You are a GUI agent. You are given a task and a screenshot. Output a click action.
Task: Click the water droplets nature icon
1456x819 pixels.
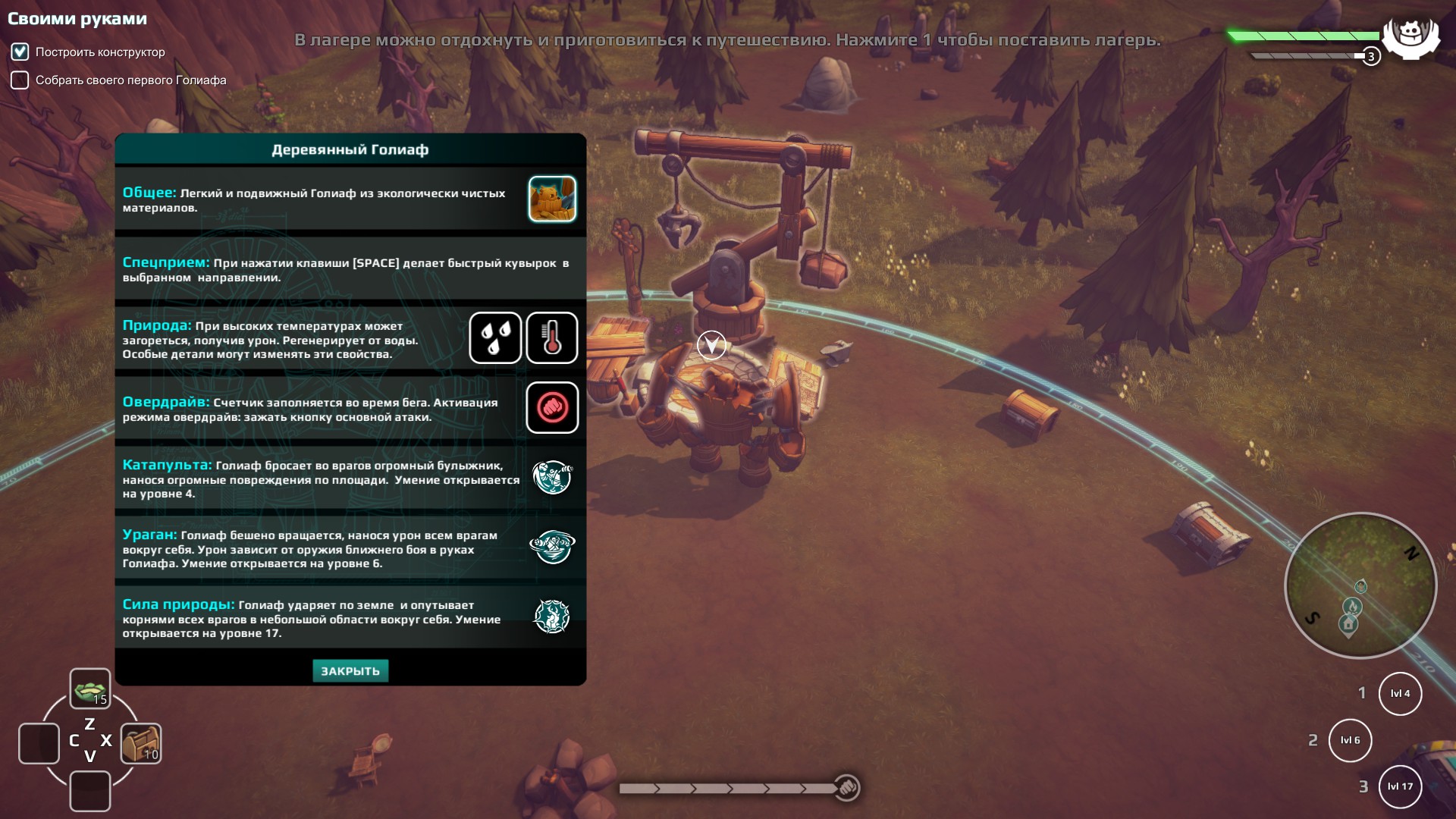point(495,338)
